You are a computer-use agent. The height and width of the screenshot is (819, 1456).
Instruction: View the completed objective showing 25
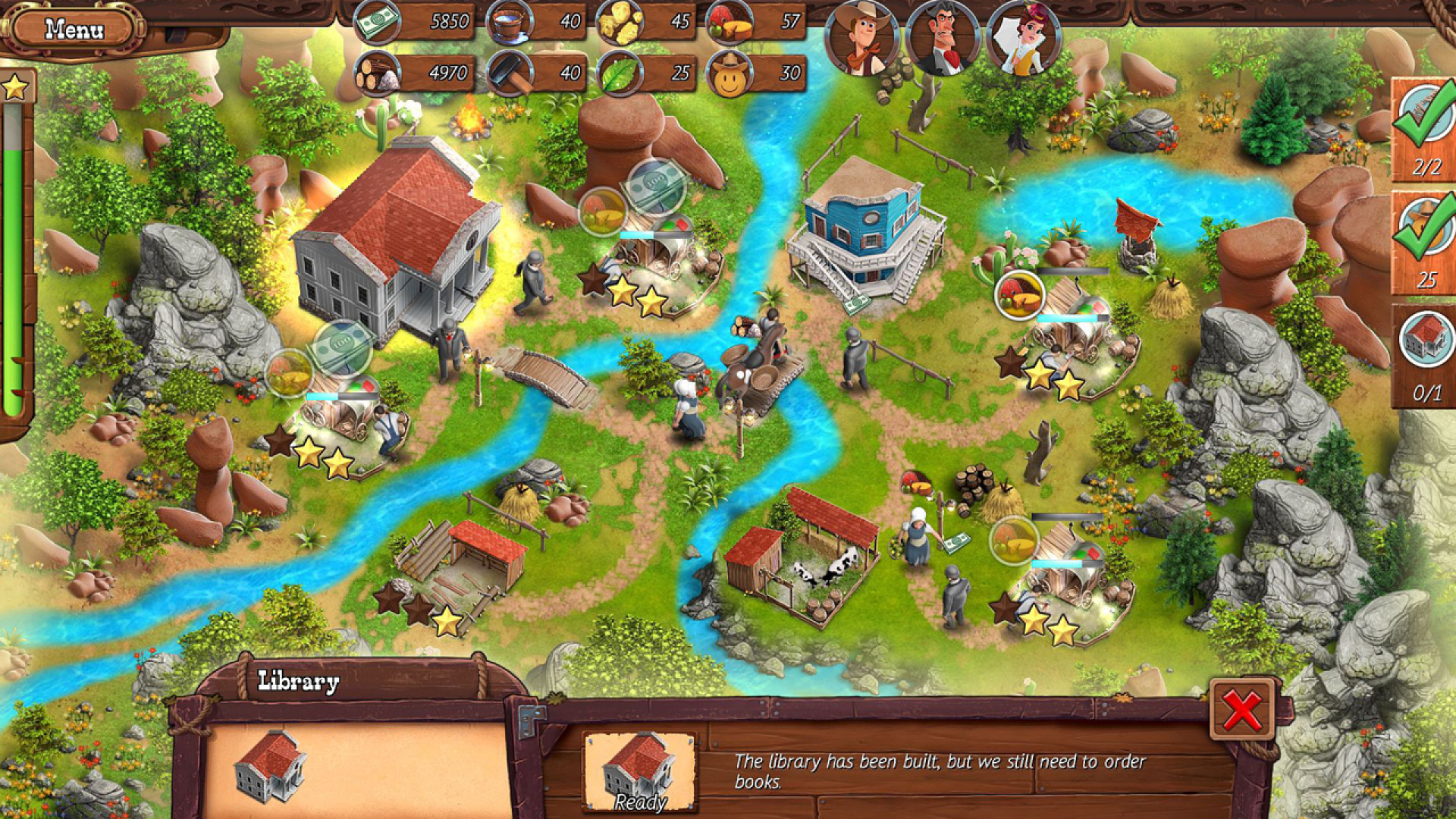click(1425, 243)
